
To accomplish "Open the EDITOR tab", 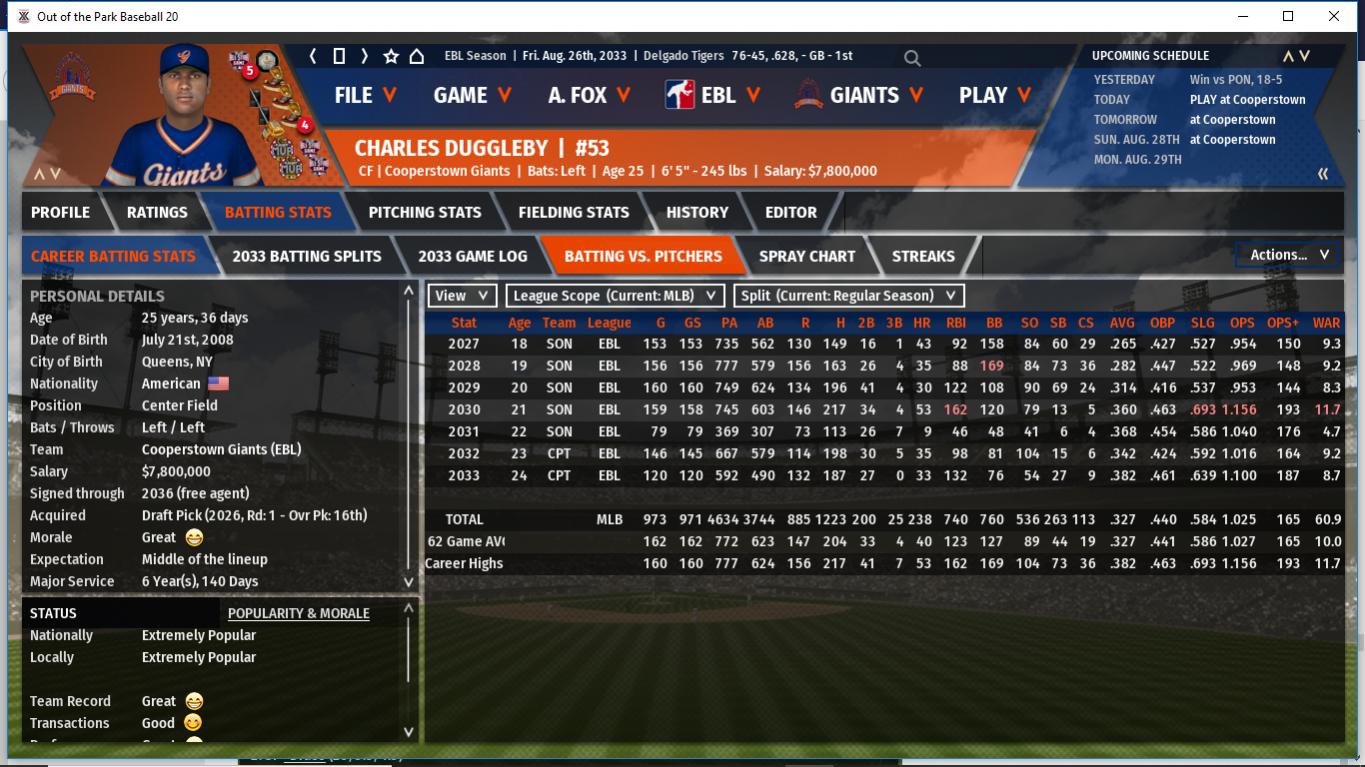I will 791,212.
